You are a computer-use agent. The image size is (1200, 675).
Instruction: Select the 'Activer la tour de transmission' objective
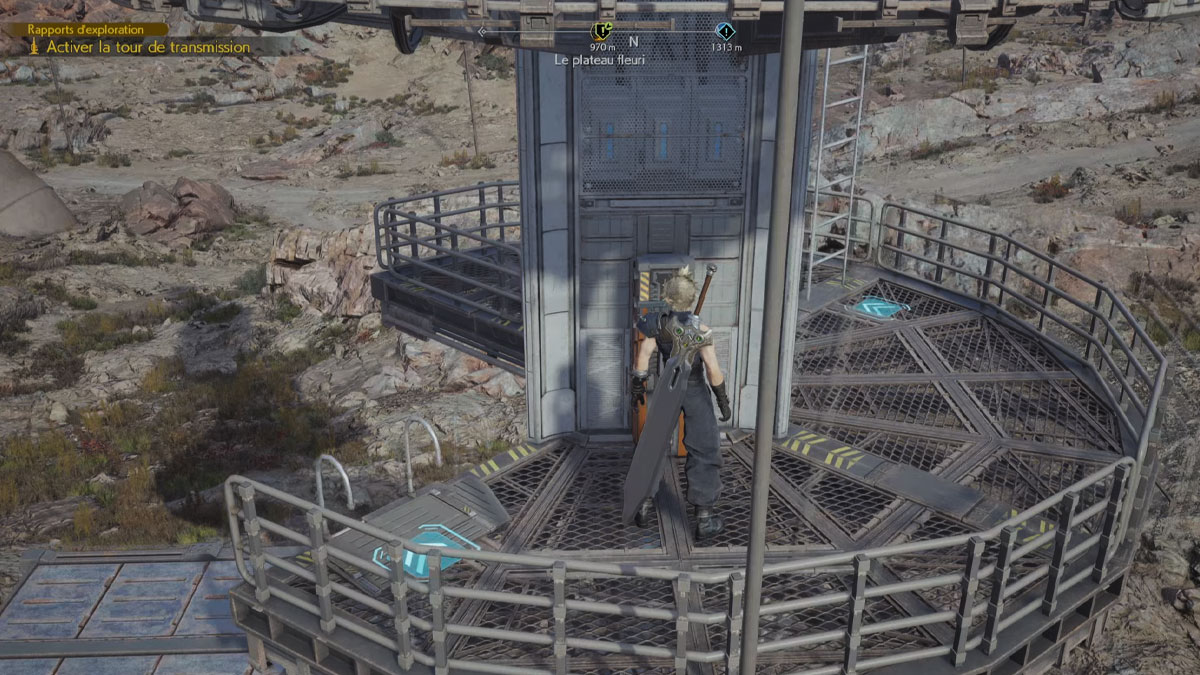(x=148, y=47)
